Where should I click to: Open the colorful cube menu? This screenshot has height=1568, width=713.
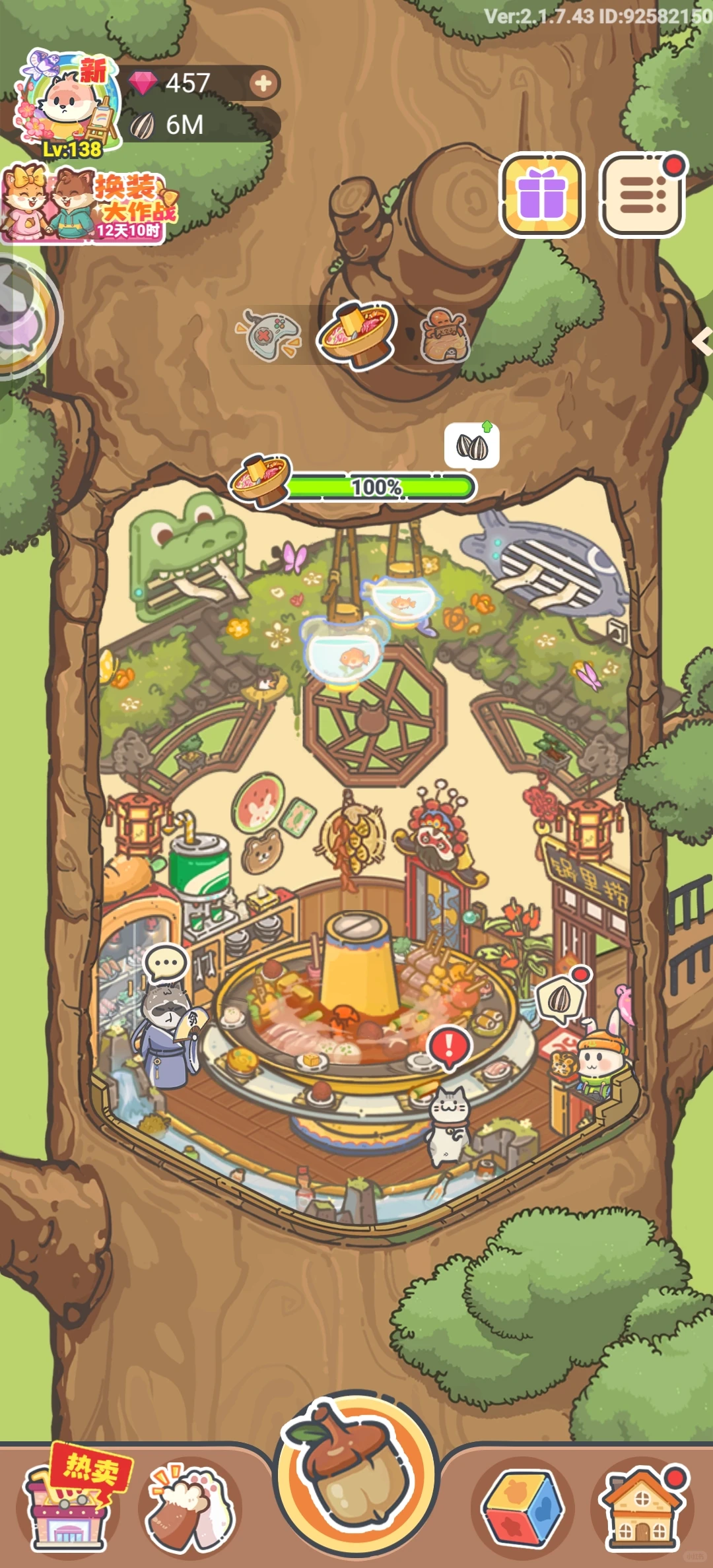point(523,1509)
